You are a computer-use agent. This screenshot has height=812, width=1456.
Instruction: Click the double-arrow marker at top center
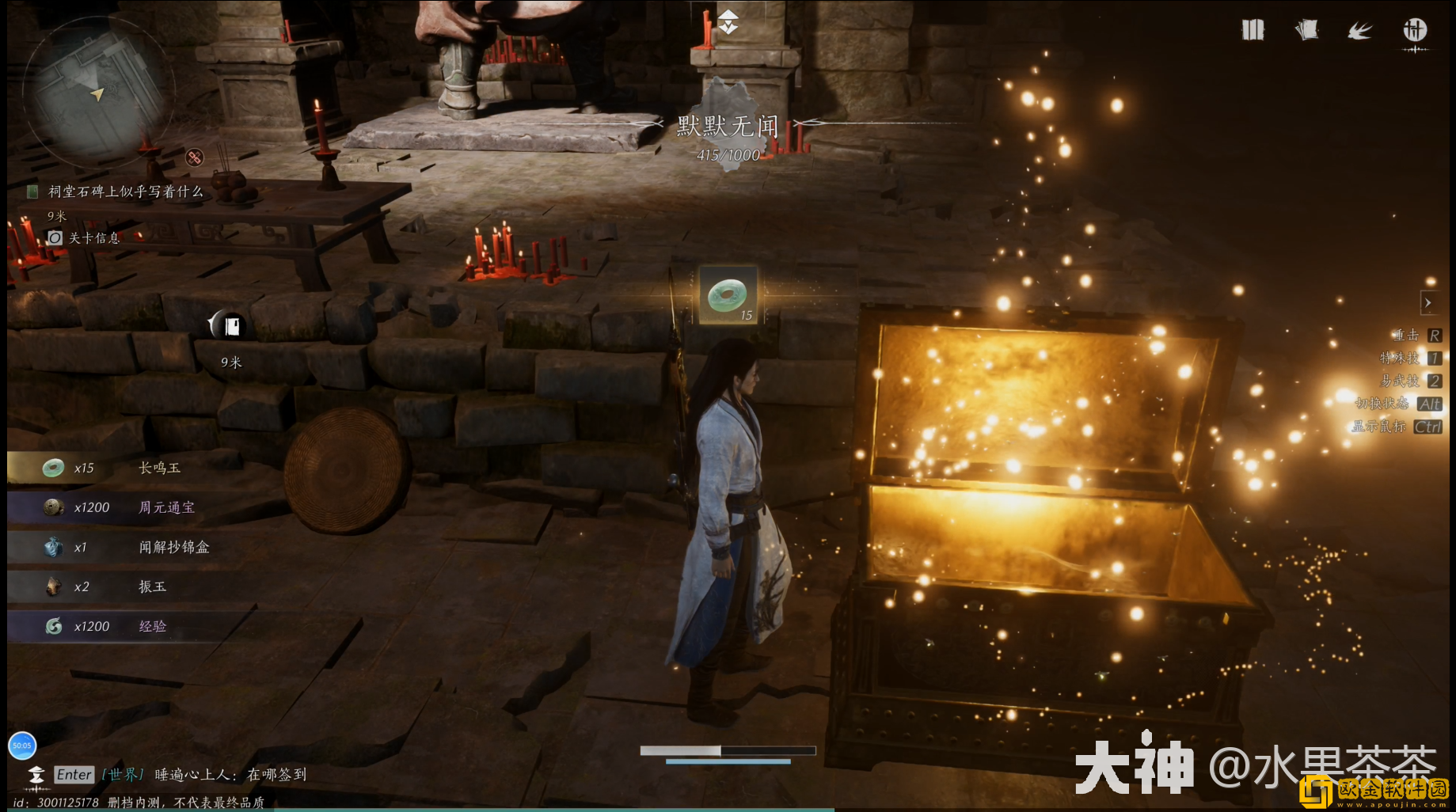728,21
